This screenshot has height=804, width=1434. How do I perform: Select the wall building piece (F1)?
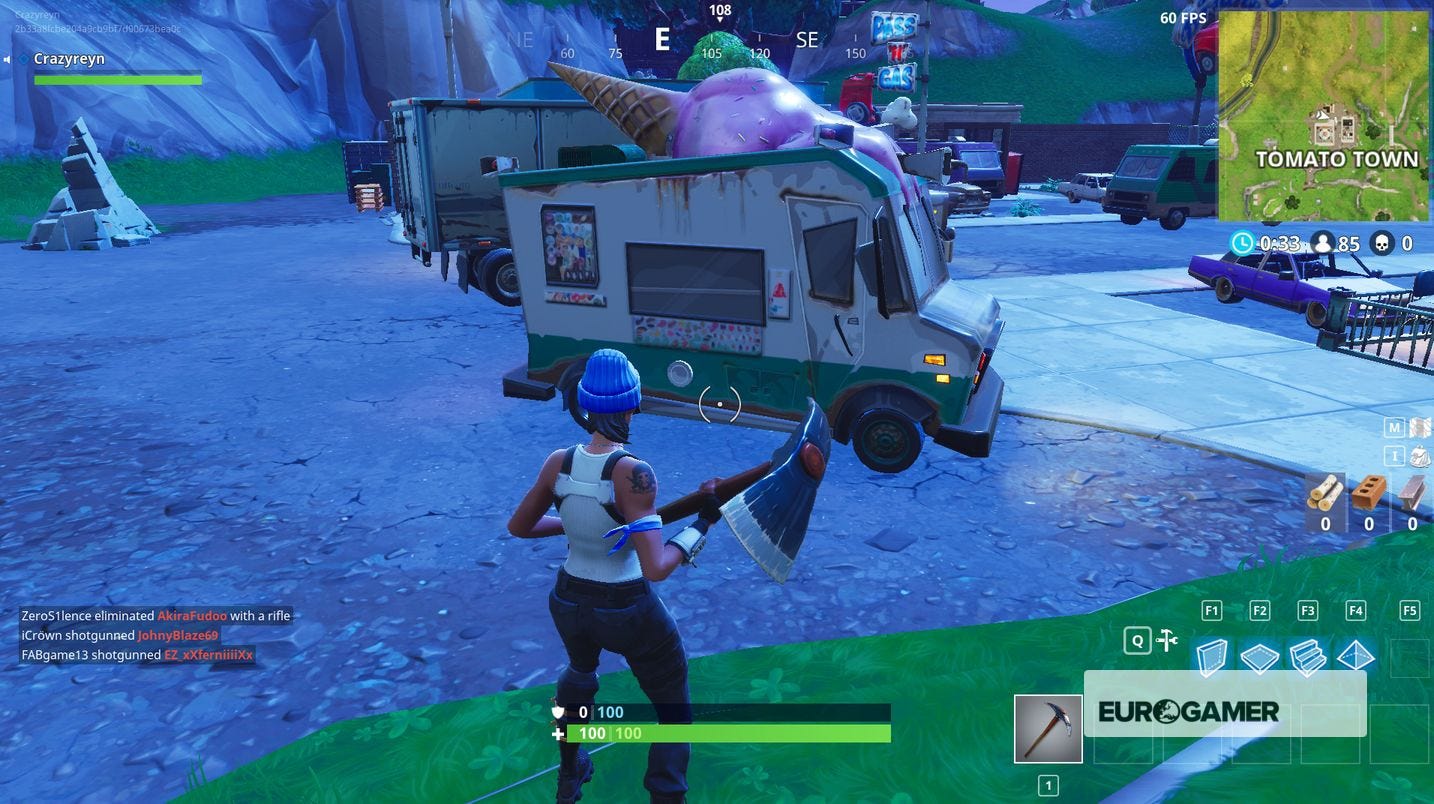tap(1211, 655)
